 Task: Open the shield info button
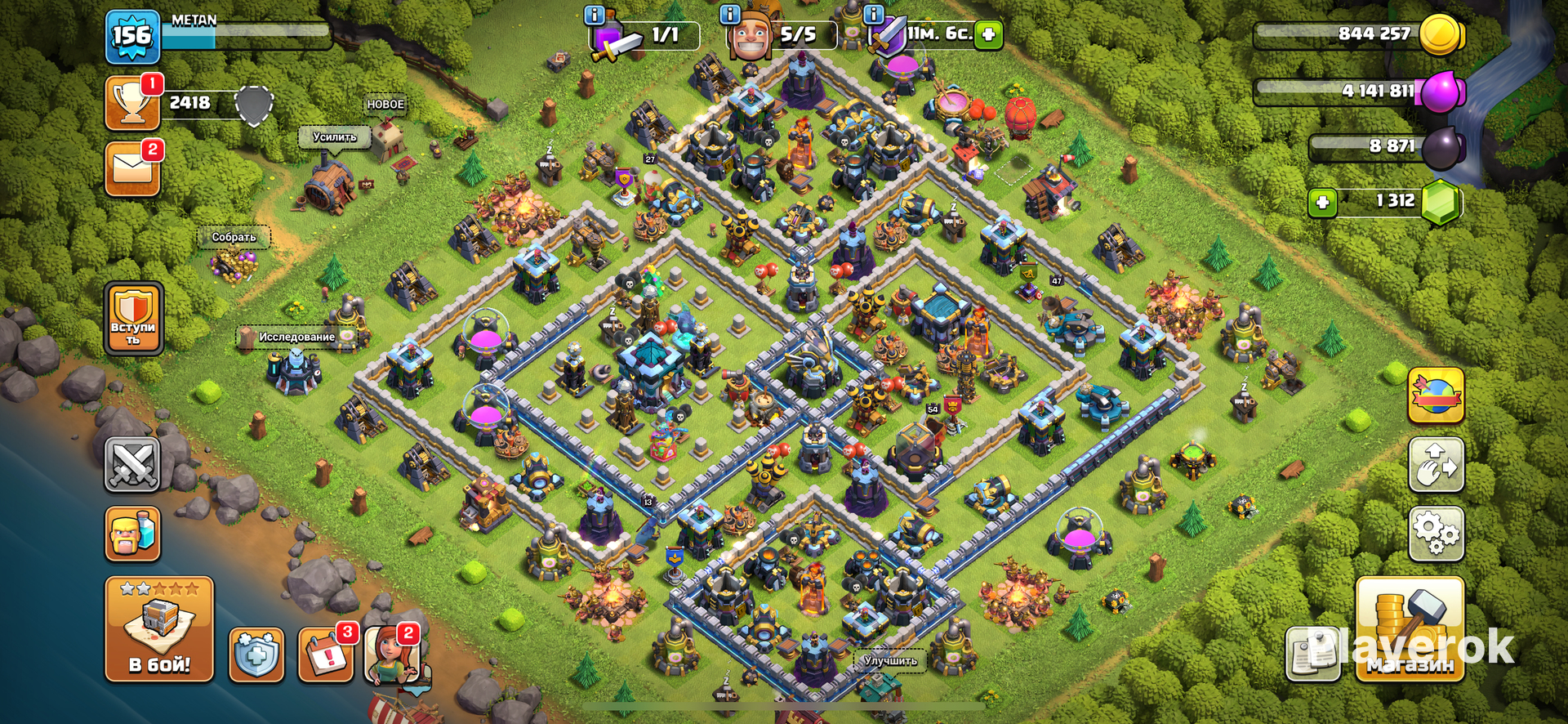click(x=256, y=655)
